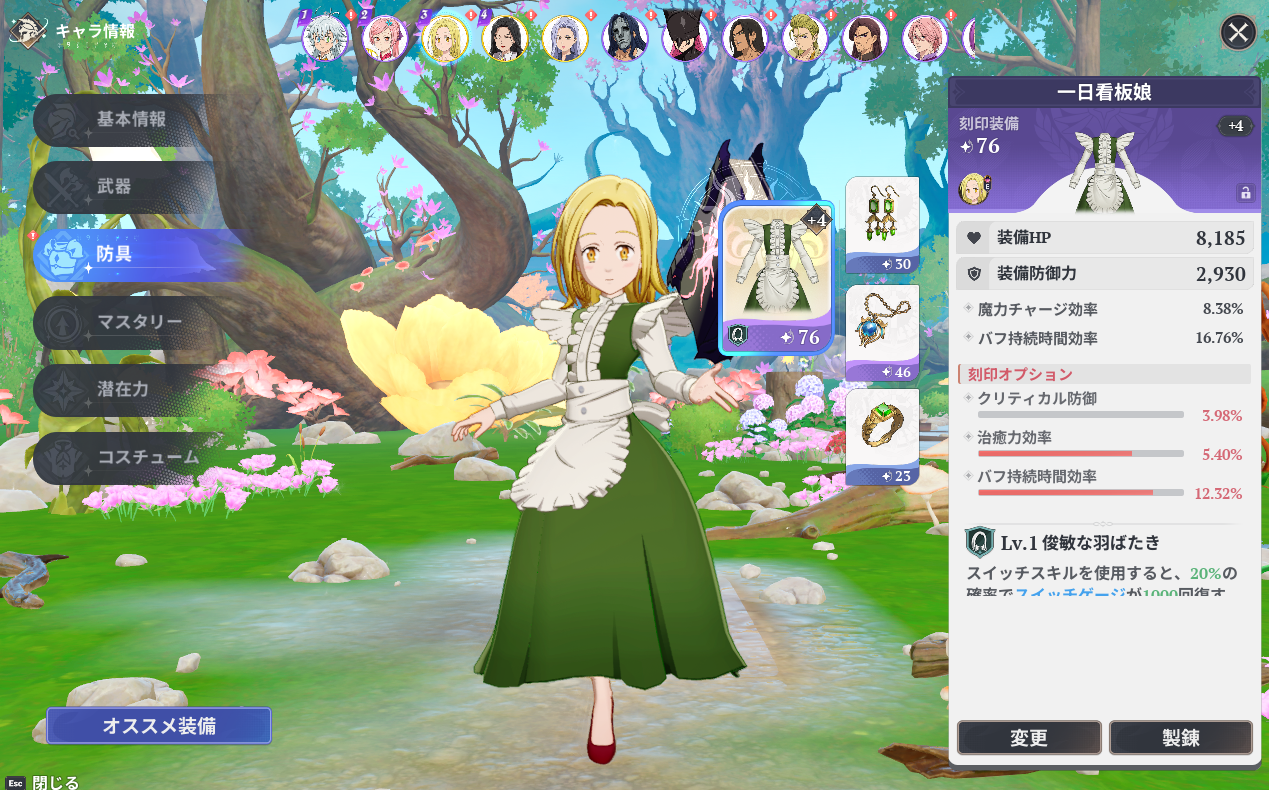The image size is (1269, 790).
Task: Select the gray-masked character portrait
Action: coord(624,38)
